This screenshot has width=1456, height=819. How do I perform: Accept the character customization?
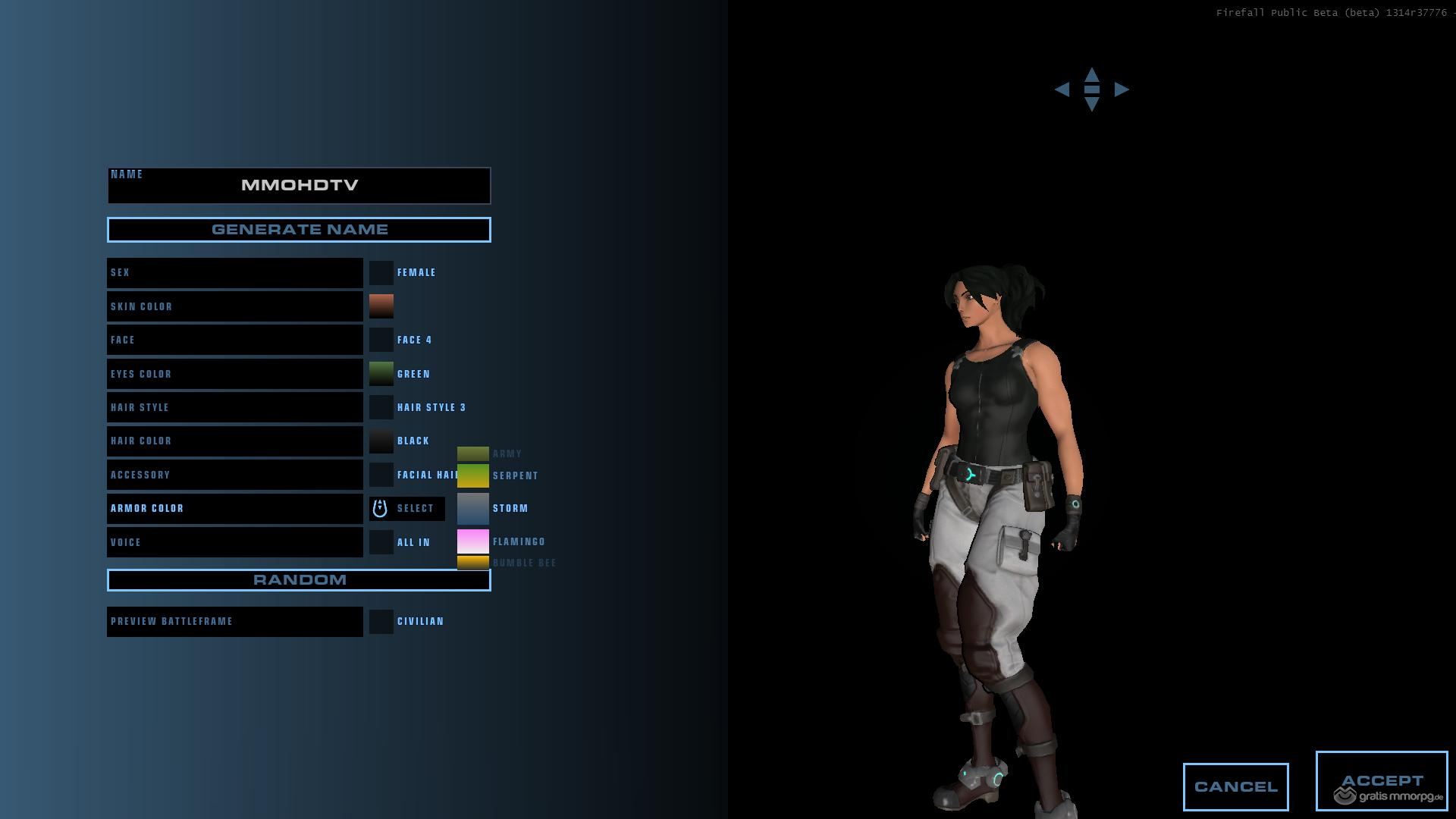tap(1381, 780)
